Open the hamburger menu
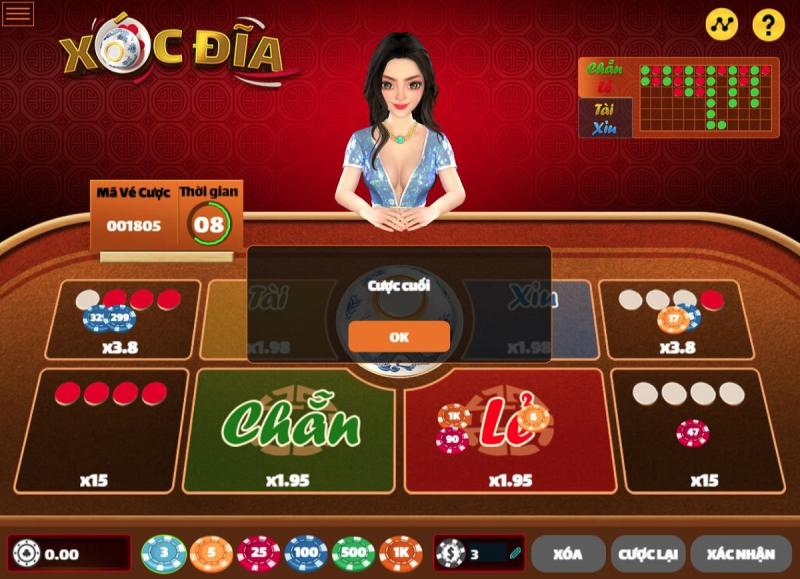 (x=19, y=14)
